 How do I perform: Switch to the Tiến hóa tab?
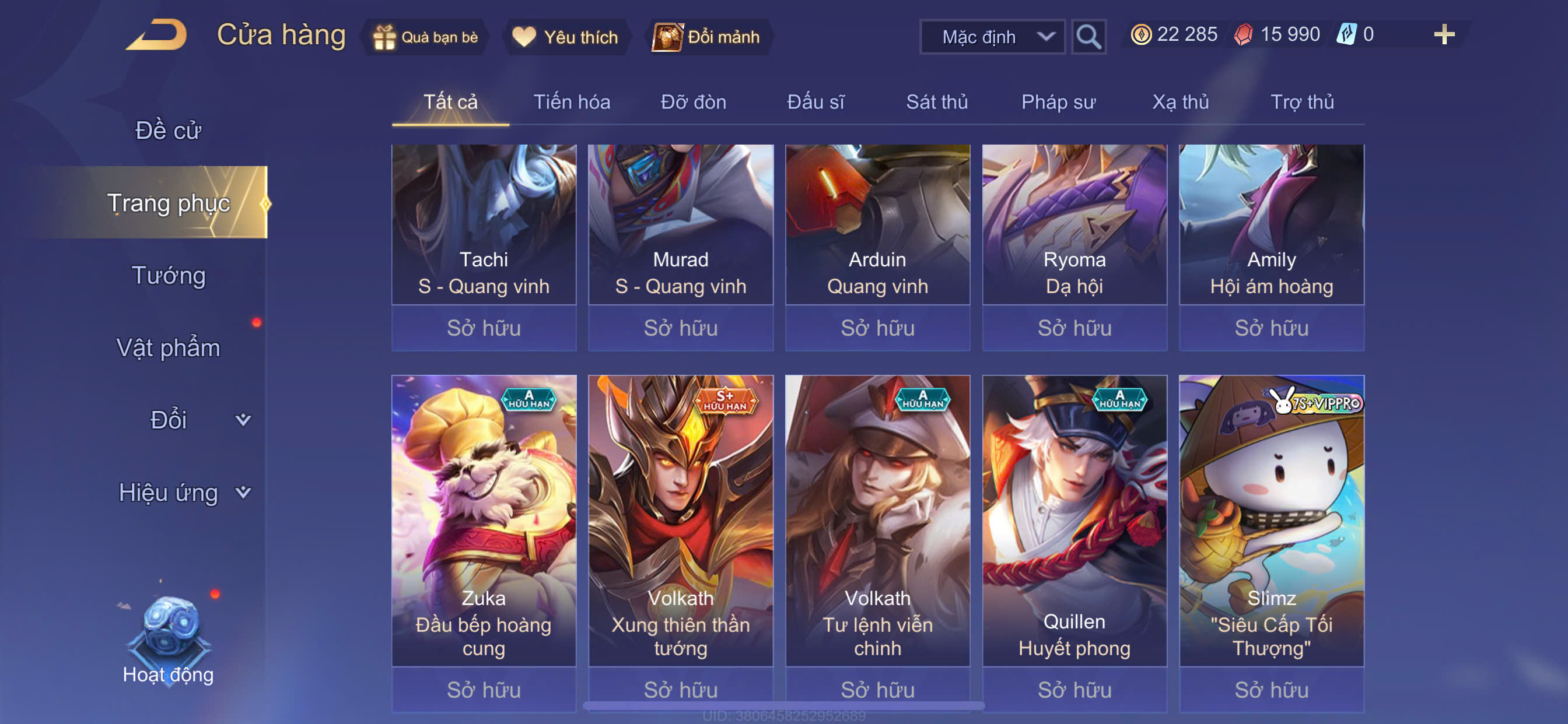pos(572,101)
